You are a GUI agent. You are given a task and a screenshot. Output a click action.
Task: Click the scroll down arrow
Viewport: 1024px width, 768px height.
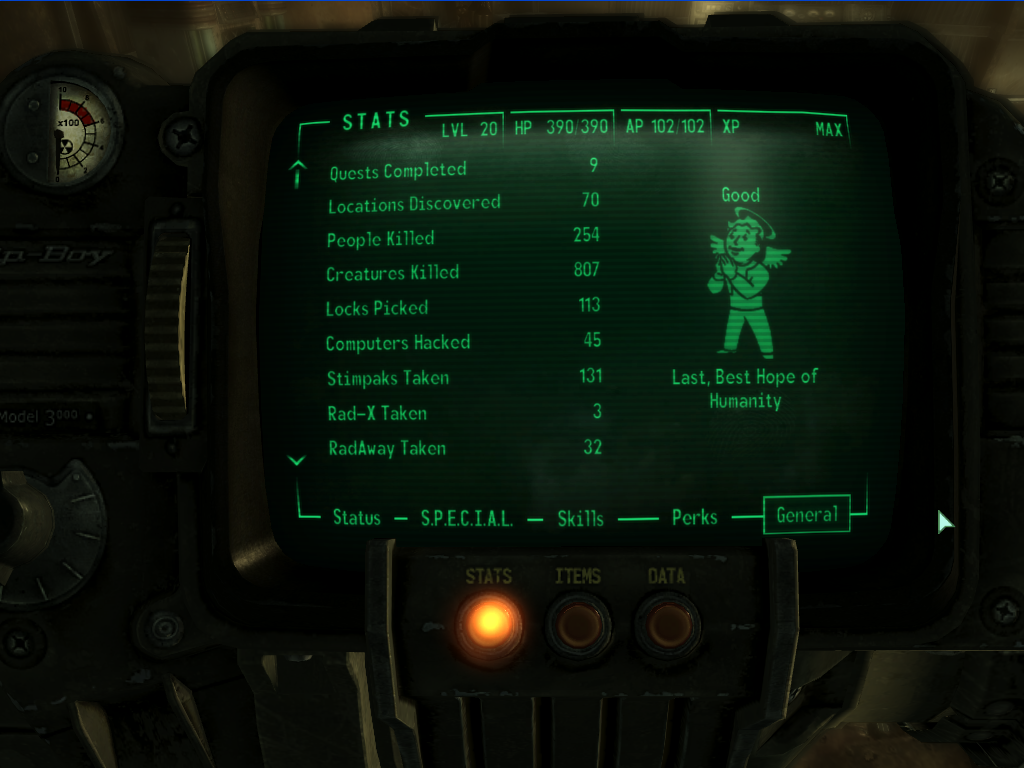296,460
